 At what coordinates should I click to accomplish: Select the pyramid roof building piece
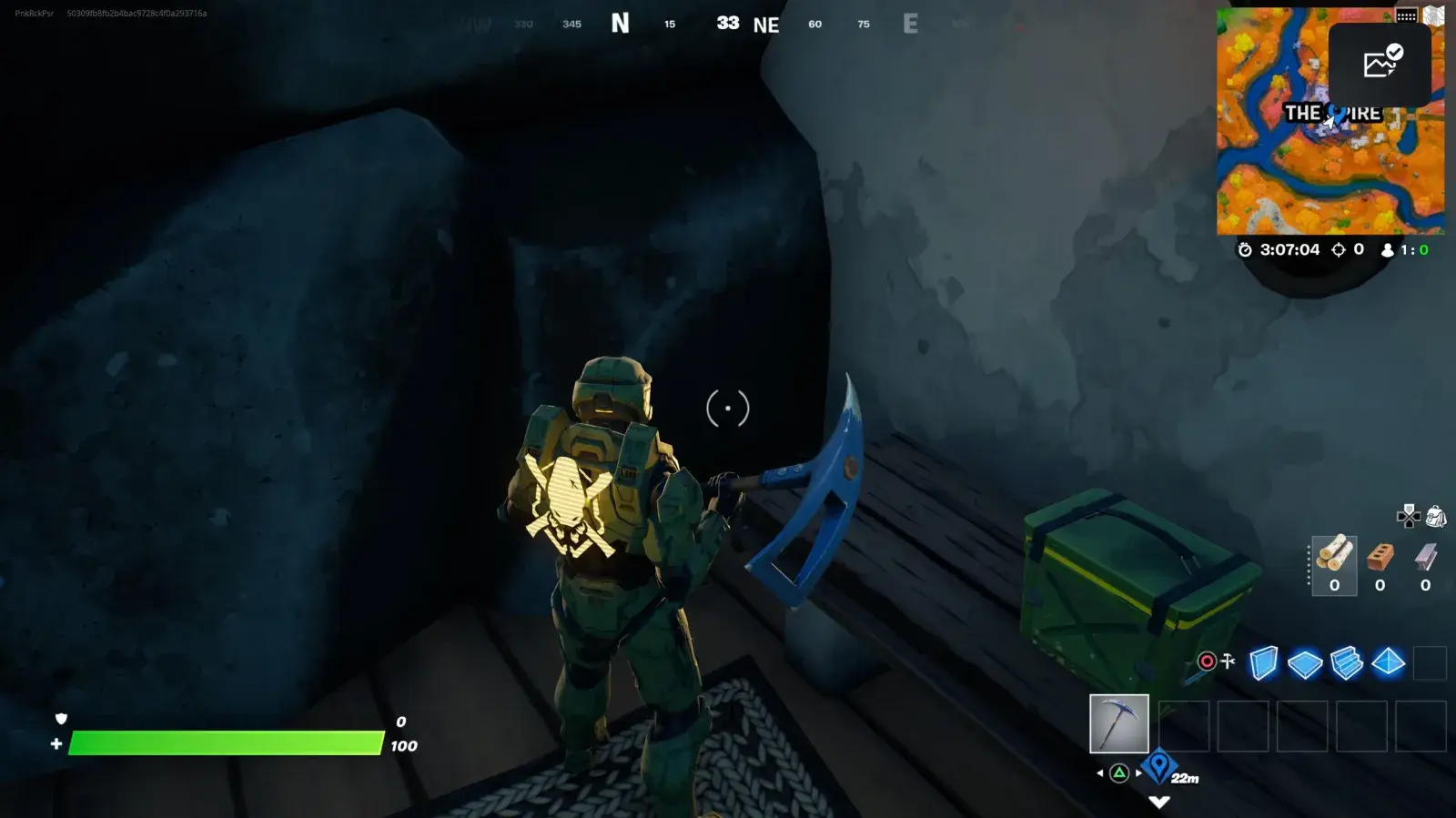click(1389, 662)
